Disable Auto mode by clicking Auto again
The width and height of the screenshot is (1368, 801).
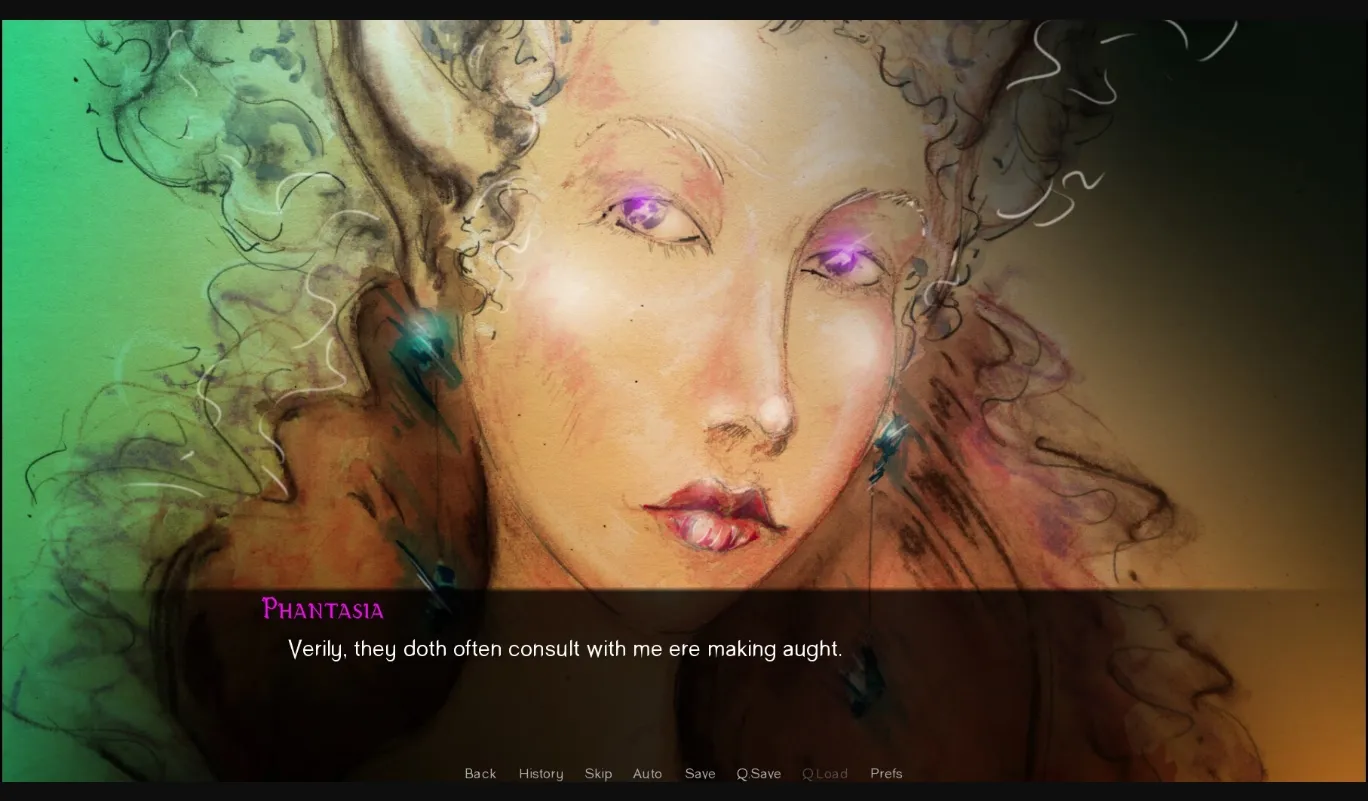647,773
